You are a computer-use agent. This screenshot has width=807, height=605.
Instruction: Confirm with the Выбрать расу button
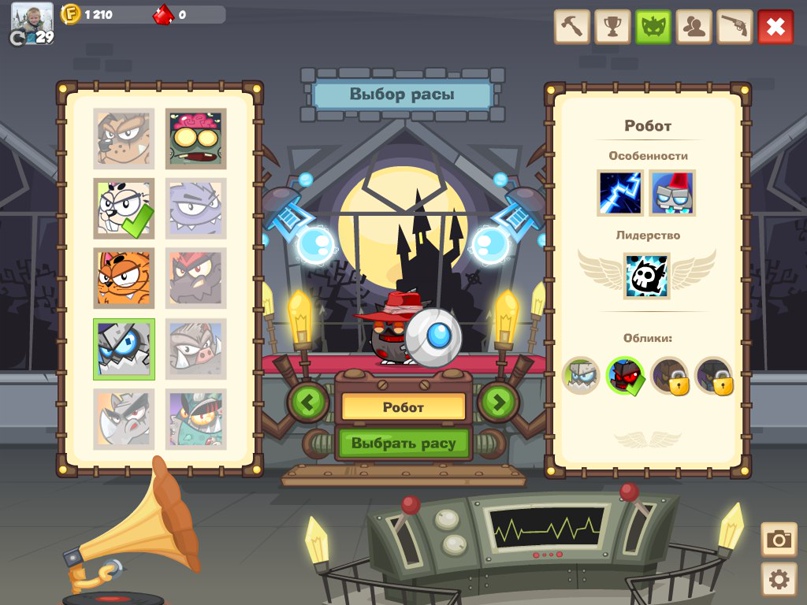[x=404, y=442]
